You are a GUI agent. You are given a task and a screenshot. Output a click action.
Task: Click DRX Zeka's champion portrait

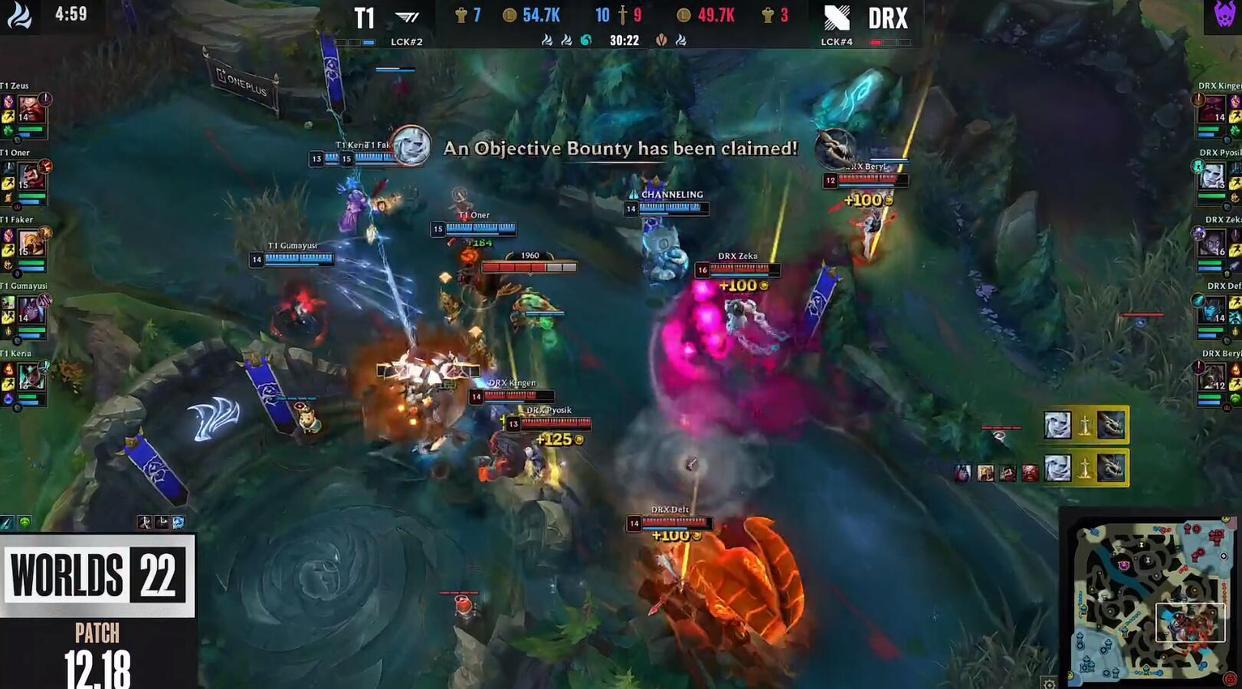coord(1212,243)
